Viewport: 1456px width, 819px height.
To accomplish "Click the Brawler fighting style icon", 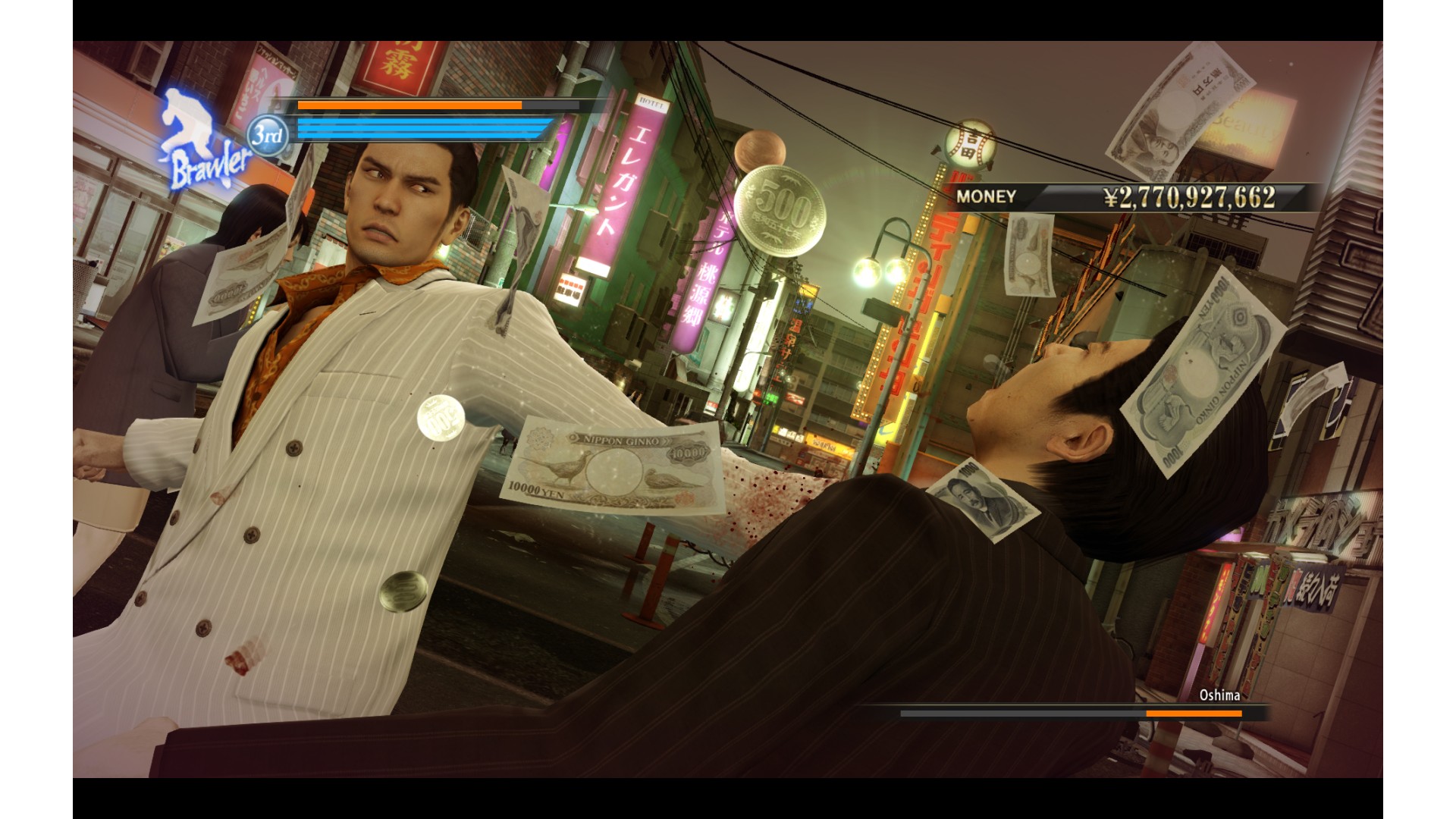I will coord(200,141).
